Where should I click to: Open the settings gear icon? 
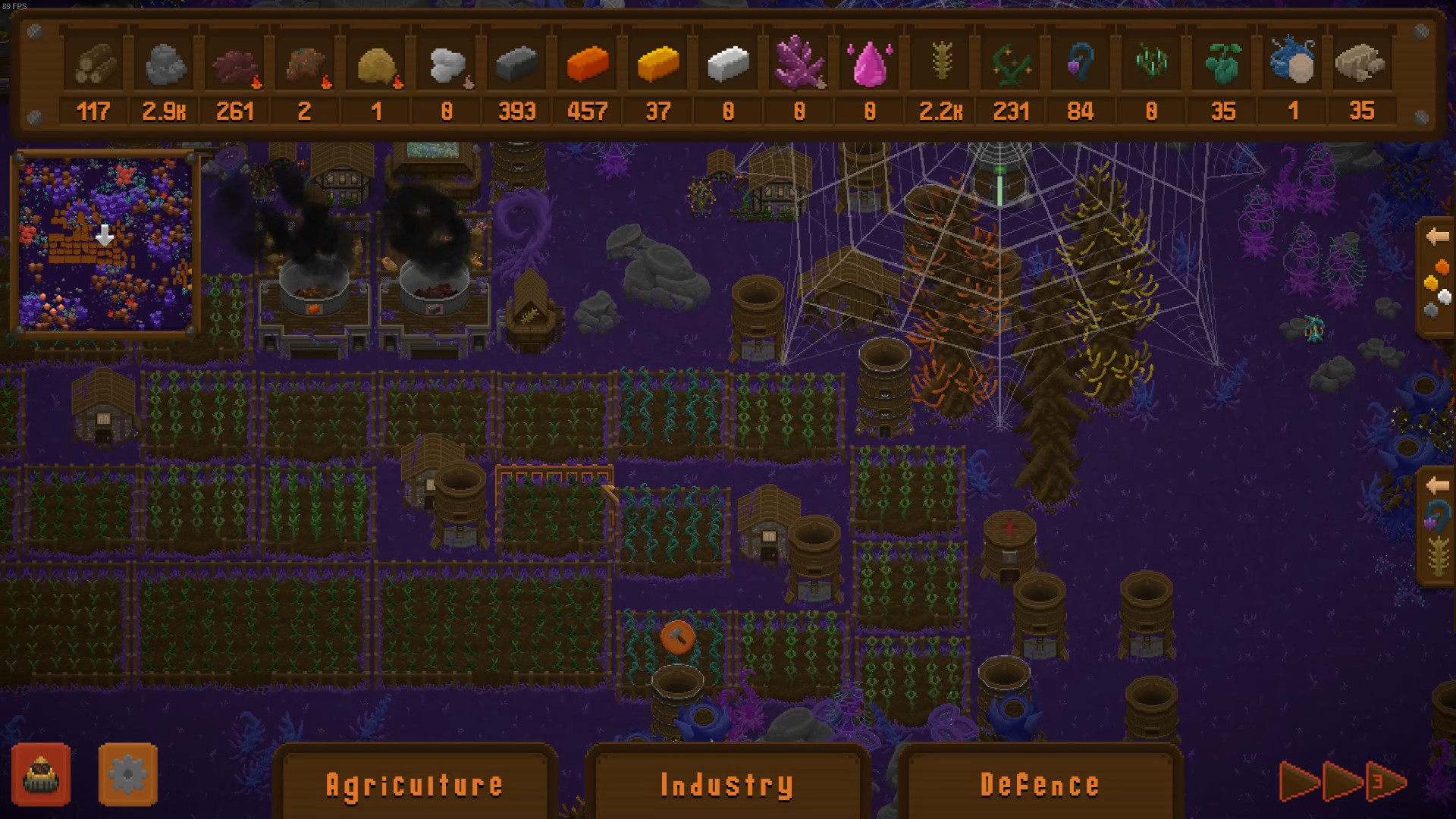tap(127, 773)
